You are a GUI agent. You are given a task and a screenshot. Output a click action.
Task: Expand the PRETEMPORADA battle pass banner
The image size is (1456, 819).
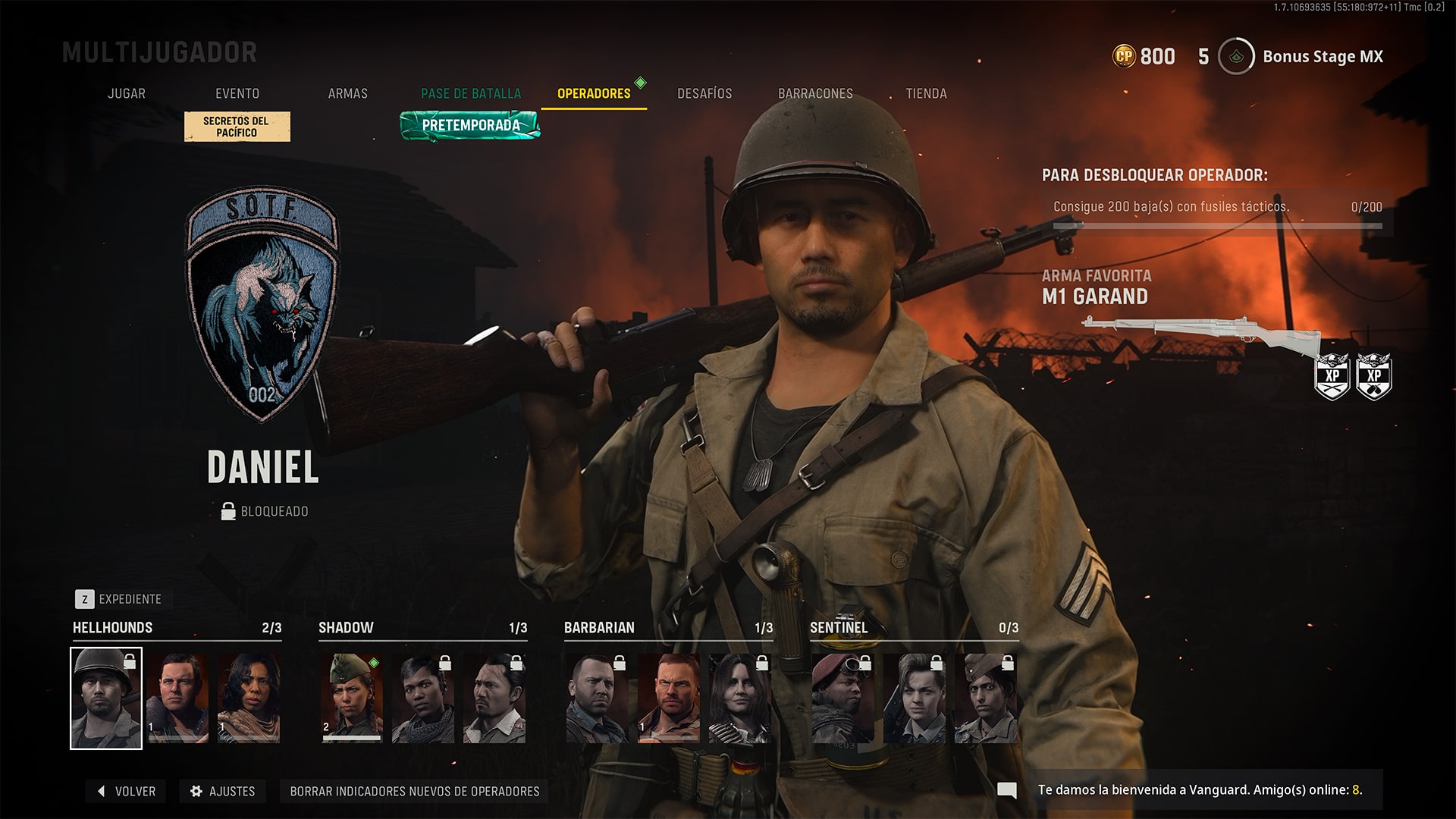pyautogui.click(x=470, y=127)
